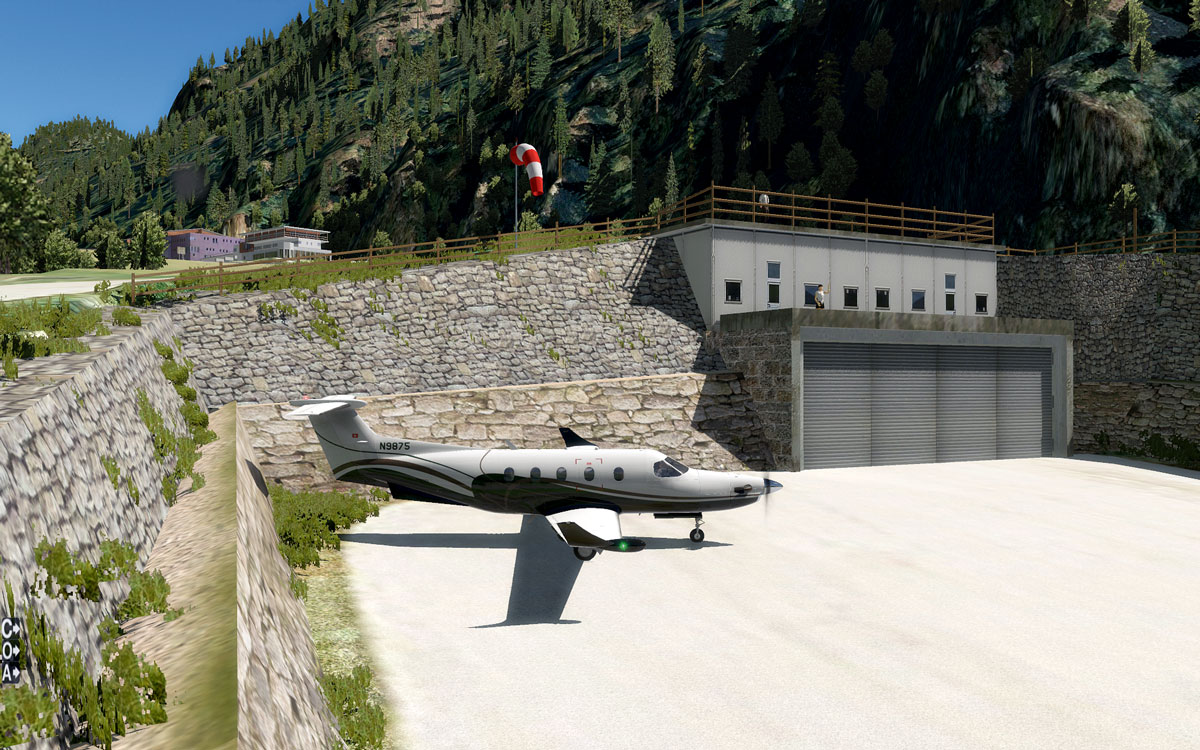The height and width of the screenshot is (750, 1200).
Task: Expand the O side panel tab
Action: click(10, 651)
